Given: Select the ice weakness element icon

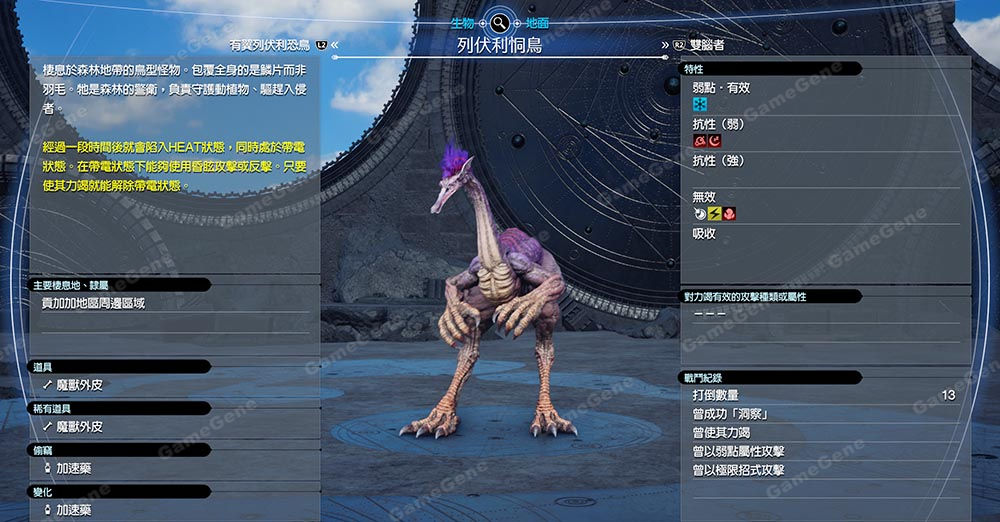Looking at the screenshot, I should click(x=700, y=104).
